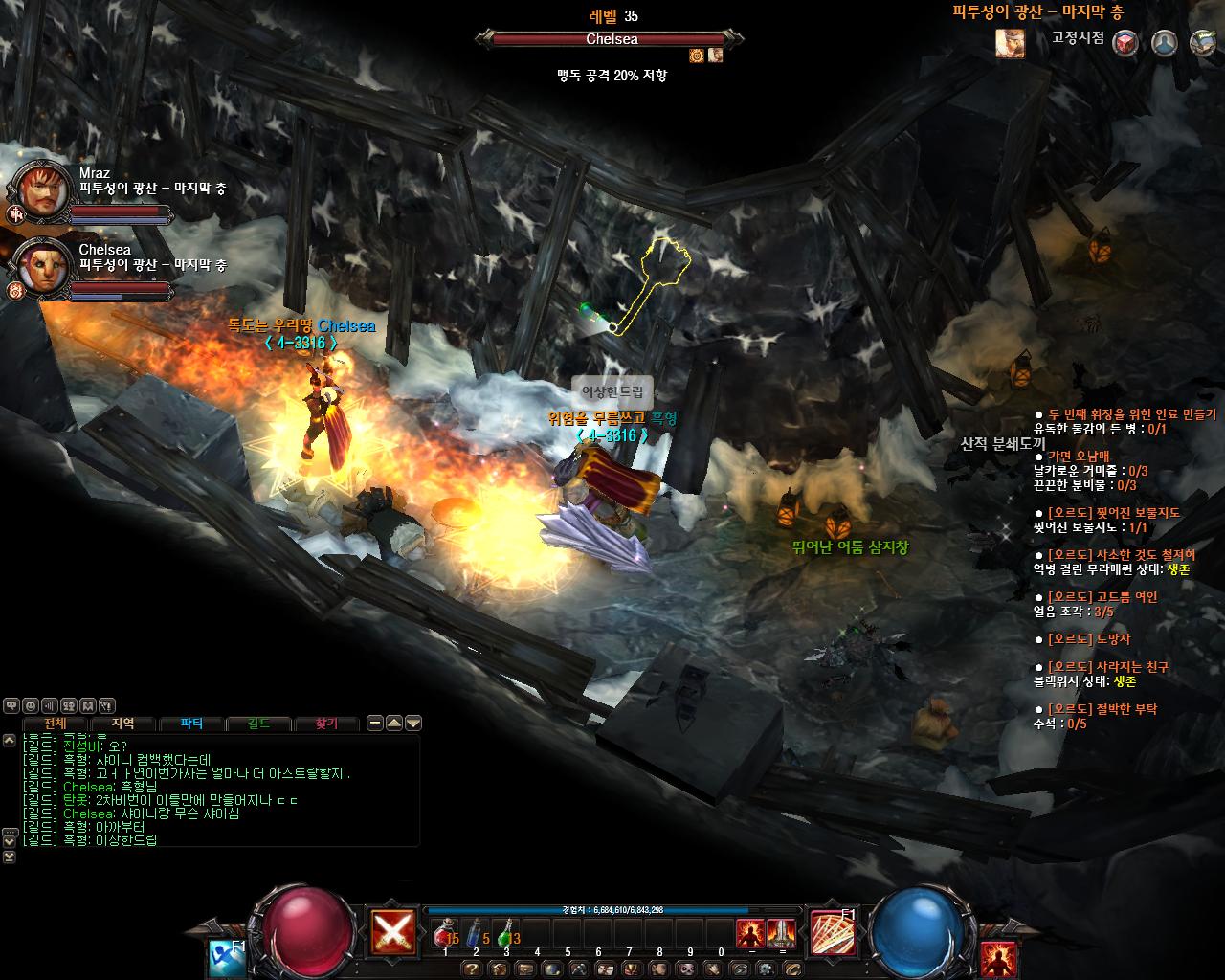Click Mraz's party portrait
The height and width of the screenshot is (980, 1225).
tap(41, 190)
